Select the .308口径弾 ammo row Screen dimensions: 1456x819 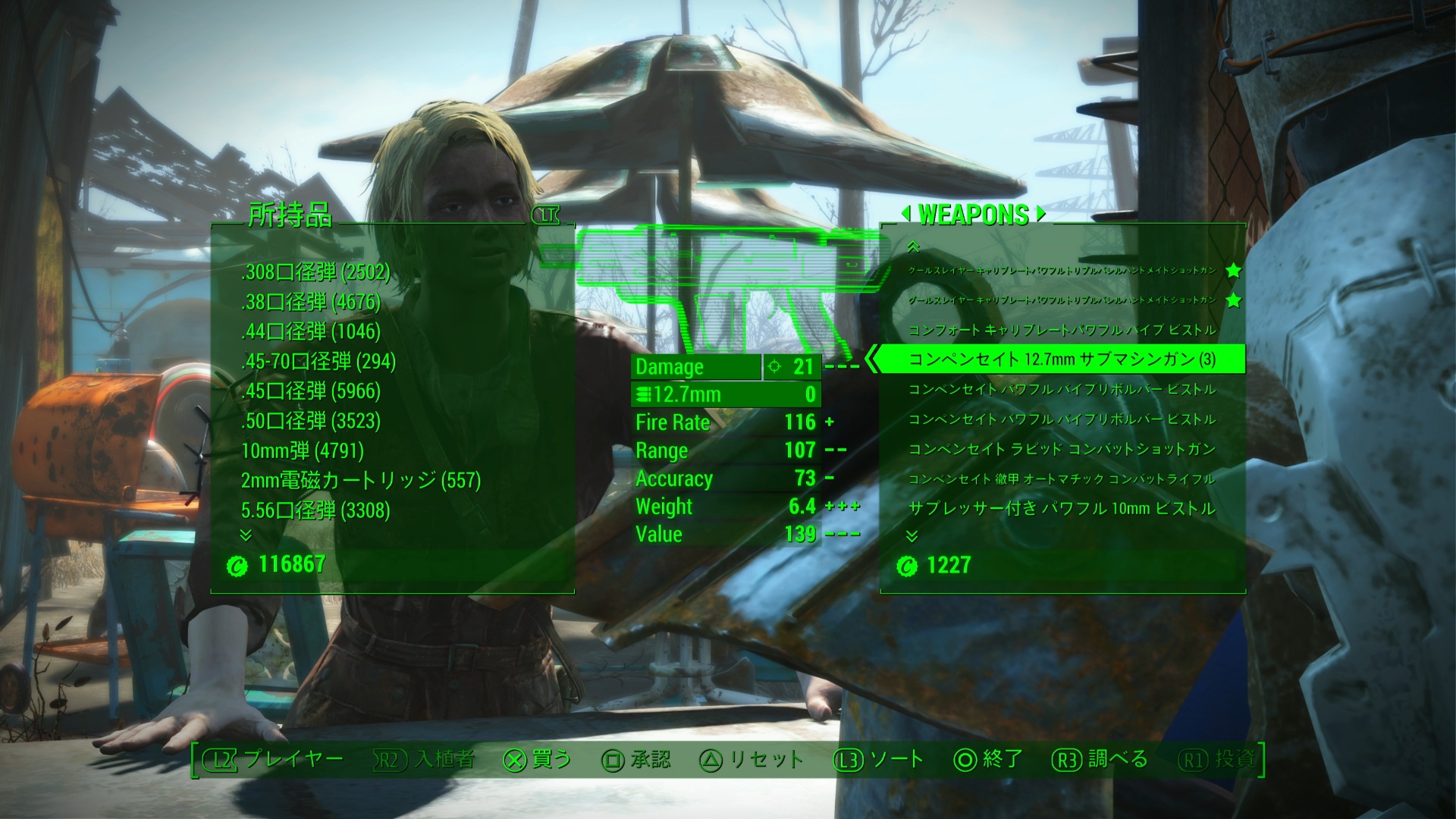[x=315, y=272]
